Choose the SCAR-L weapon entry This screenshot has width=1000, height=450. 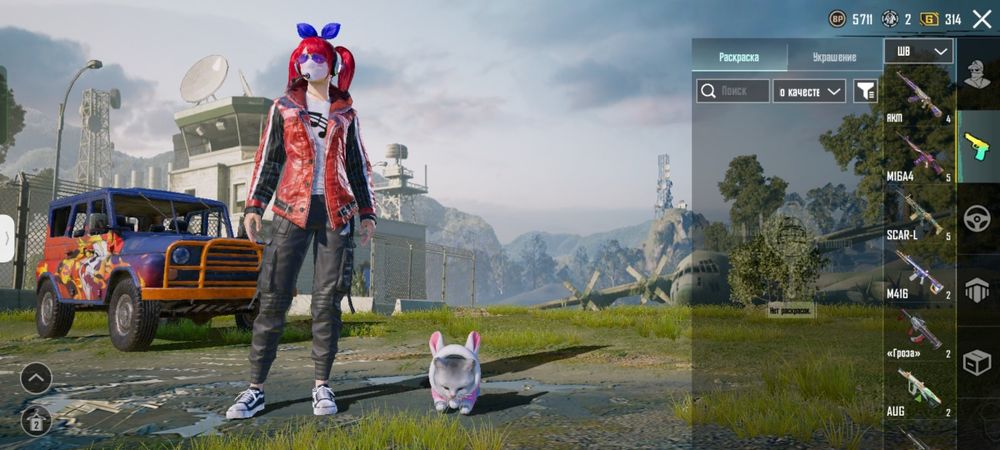point(918,213)
